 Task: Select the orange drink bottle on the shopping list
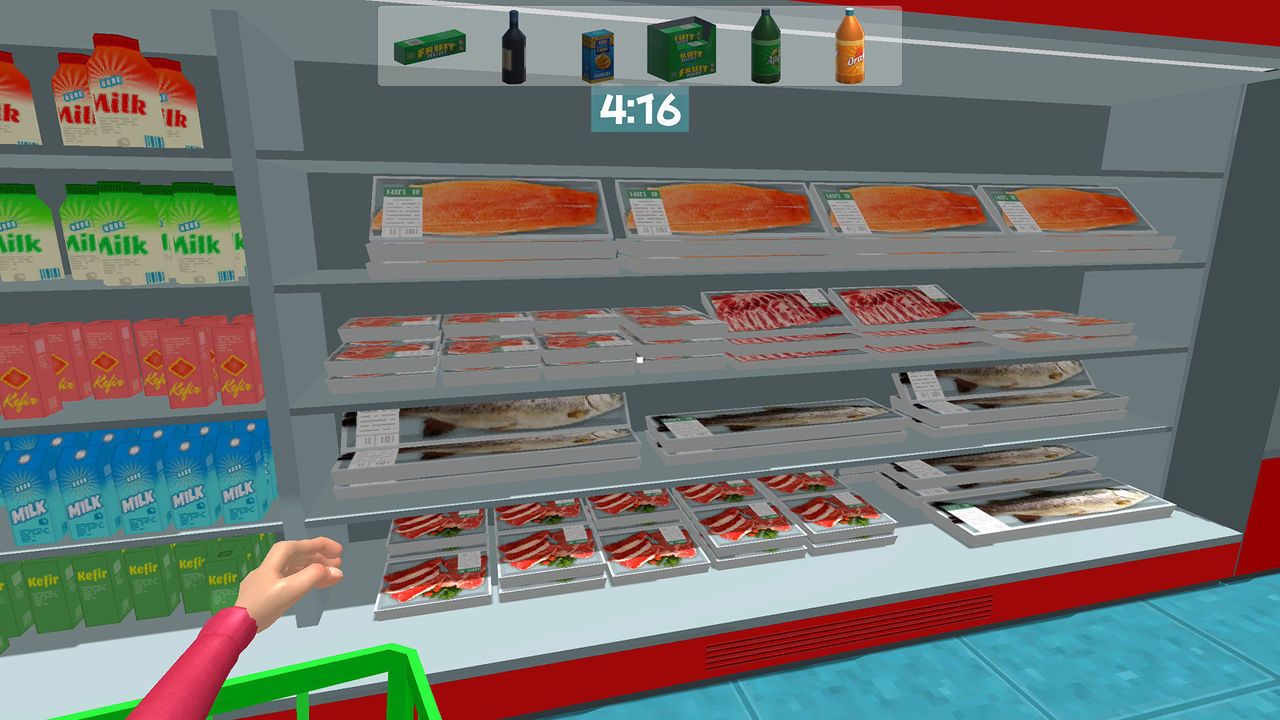[x=849, y=47]
